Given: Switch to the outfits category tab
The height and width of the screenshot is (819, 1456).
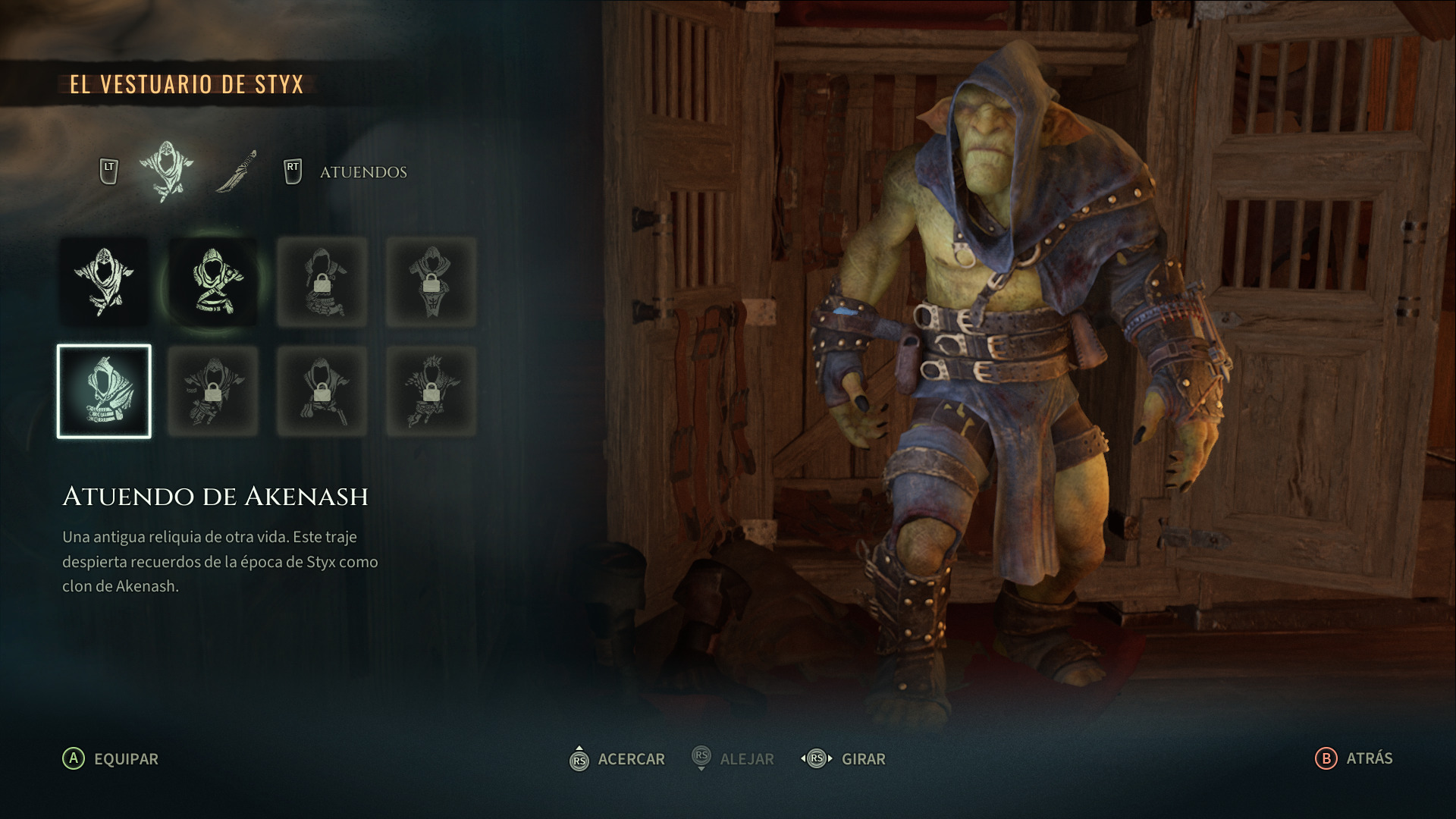Looking at the screenshot, I should point(166,171).
